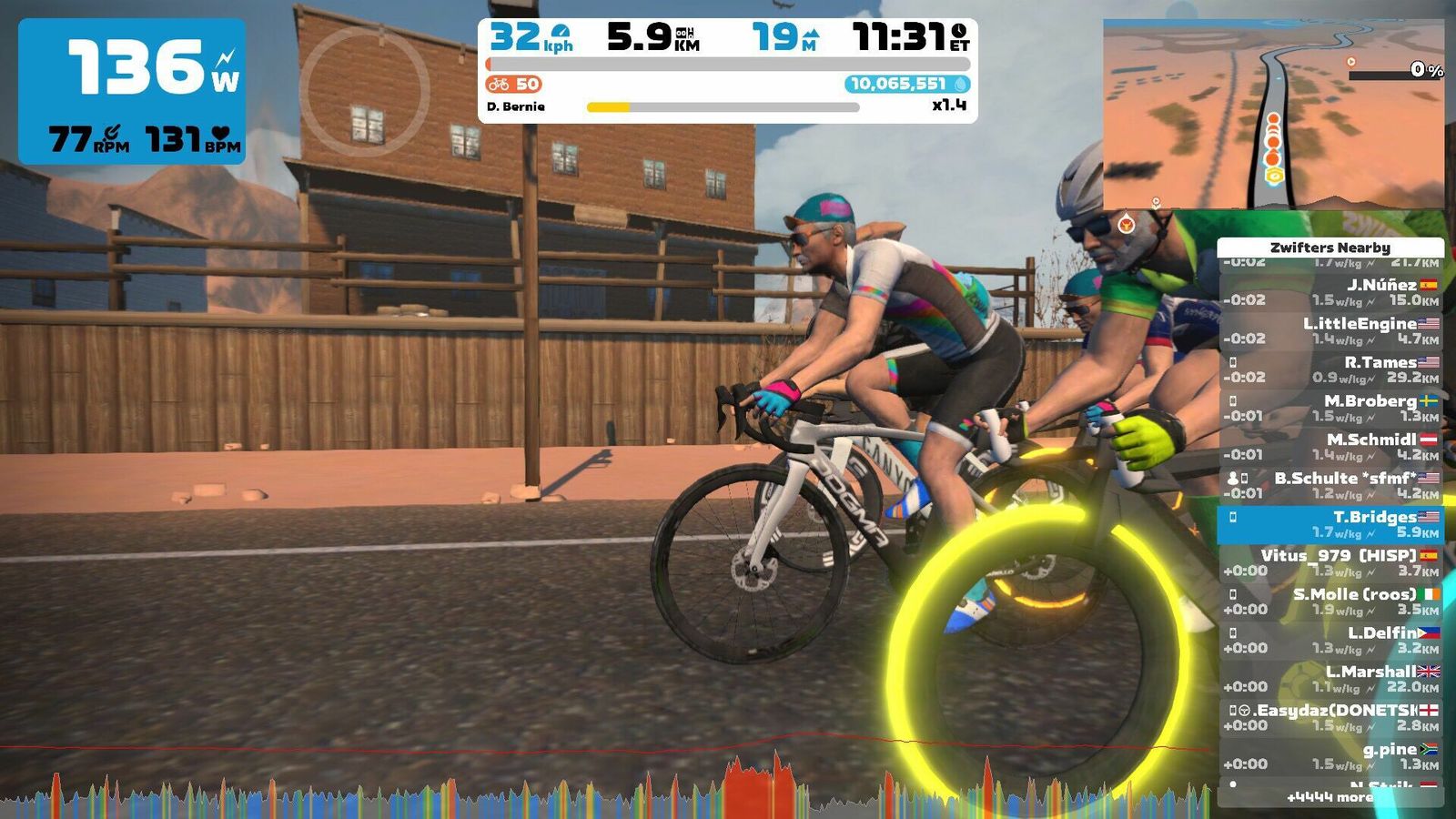Select the highlighted T.Bridges row

coord(1330,524)
